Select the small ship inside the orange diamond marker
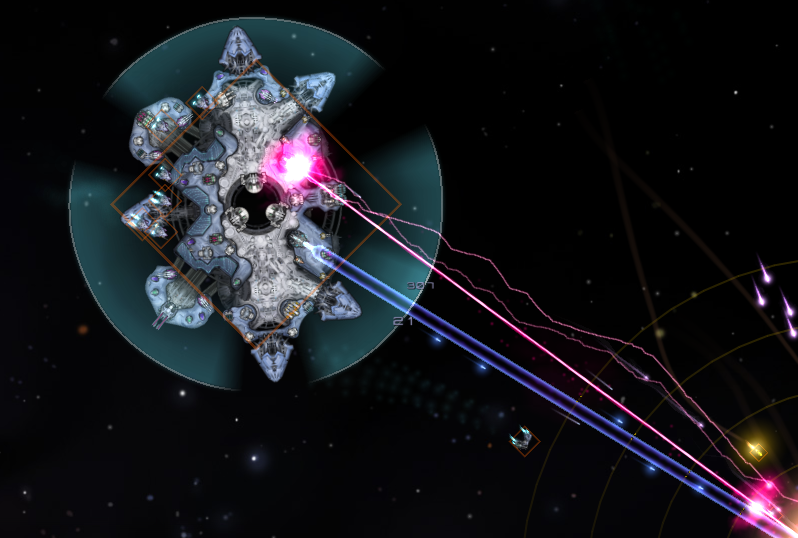Screen dimensions: 798x538 click(x=522, y=439)
